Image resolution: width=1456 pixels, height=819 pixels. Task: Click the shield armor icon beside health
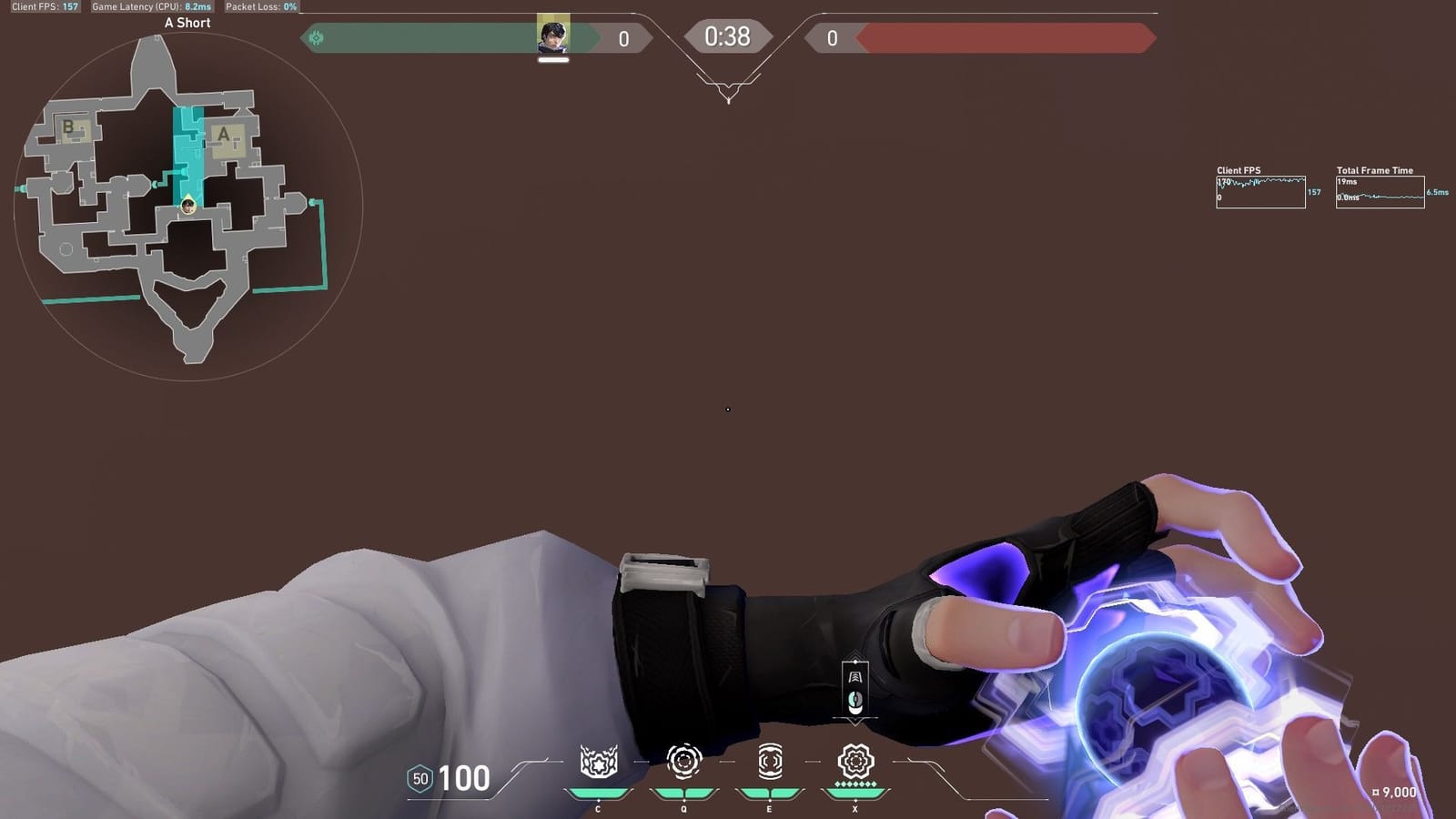pos(421,778)
